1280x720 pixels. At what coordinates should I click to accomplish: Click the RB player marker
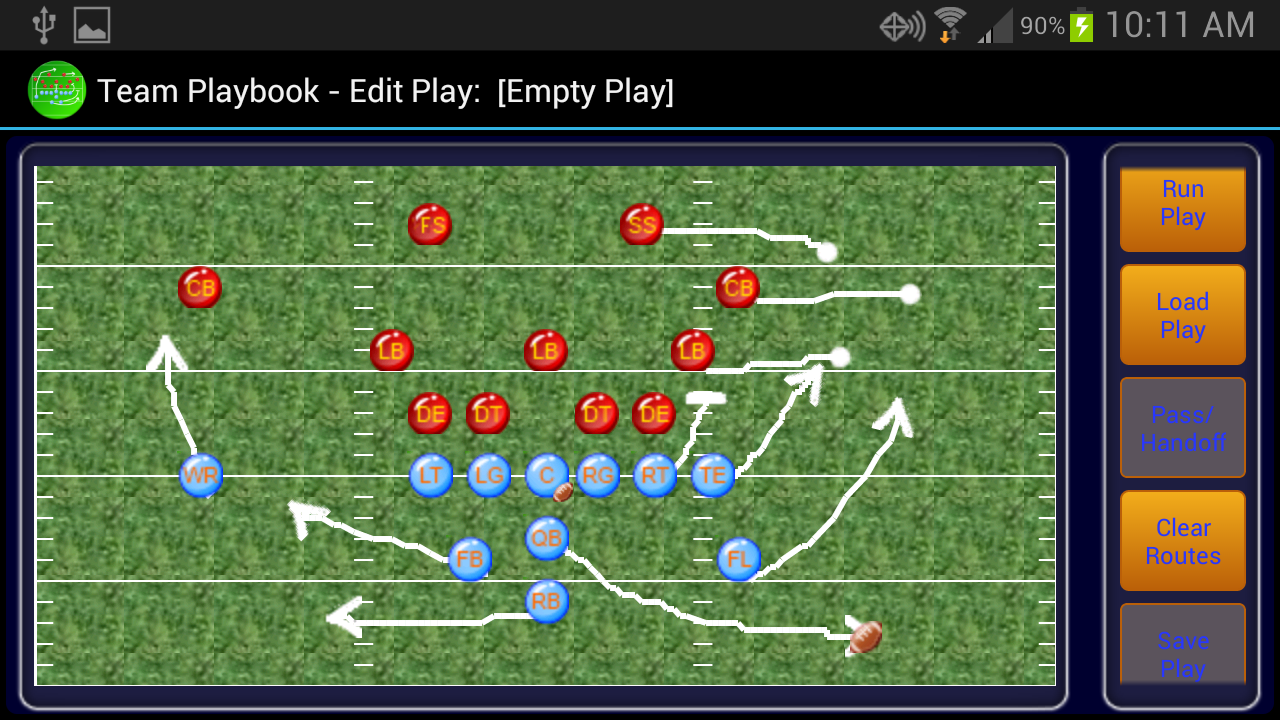546,601
